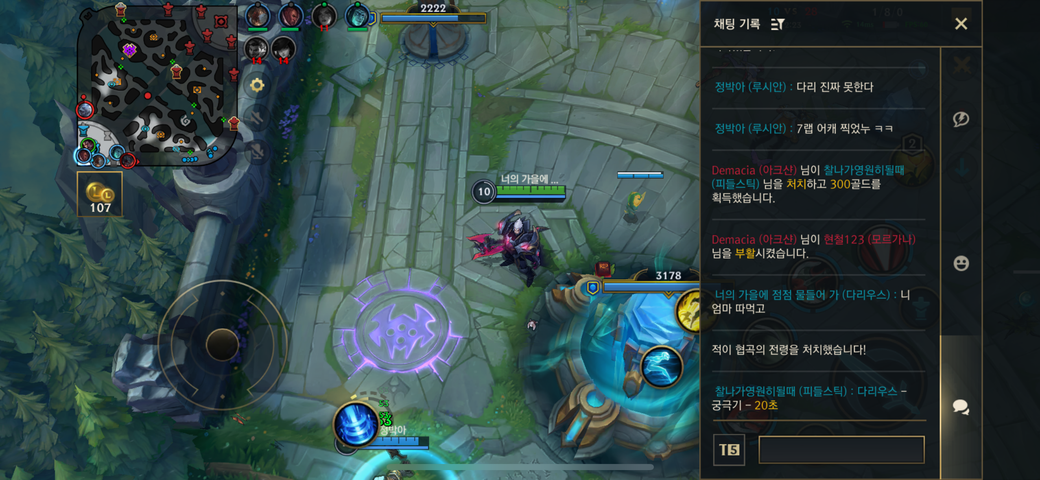Open settings with the gear icon
Screen dimensions: 1040x480
pos(257,85)
